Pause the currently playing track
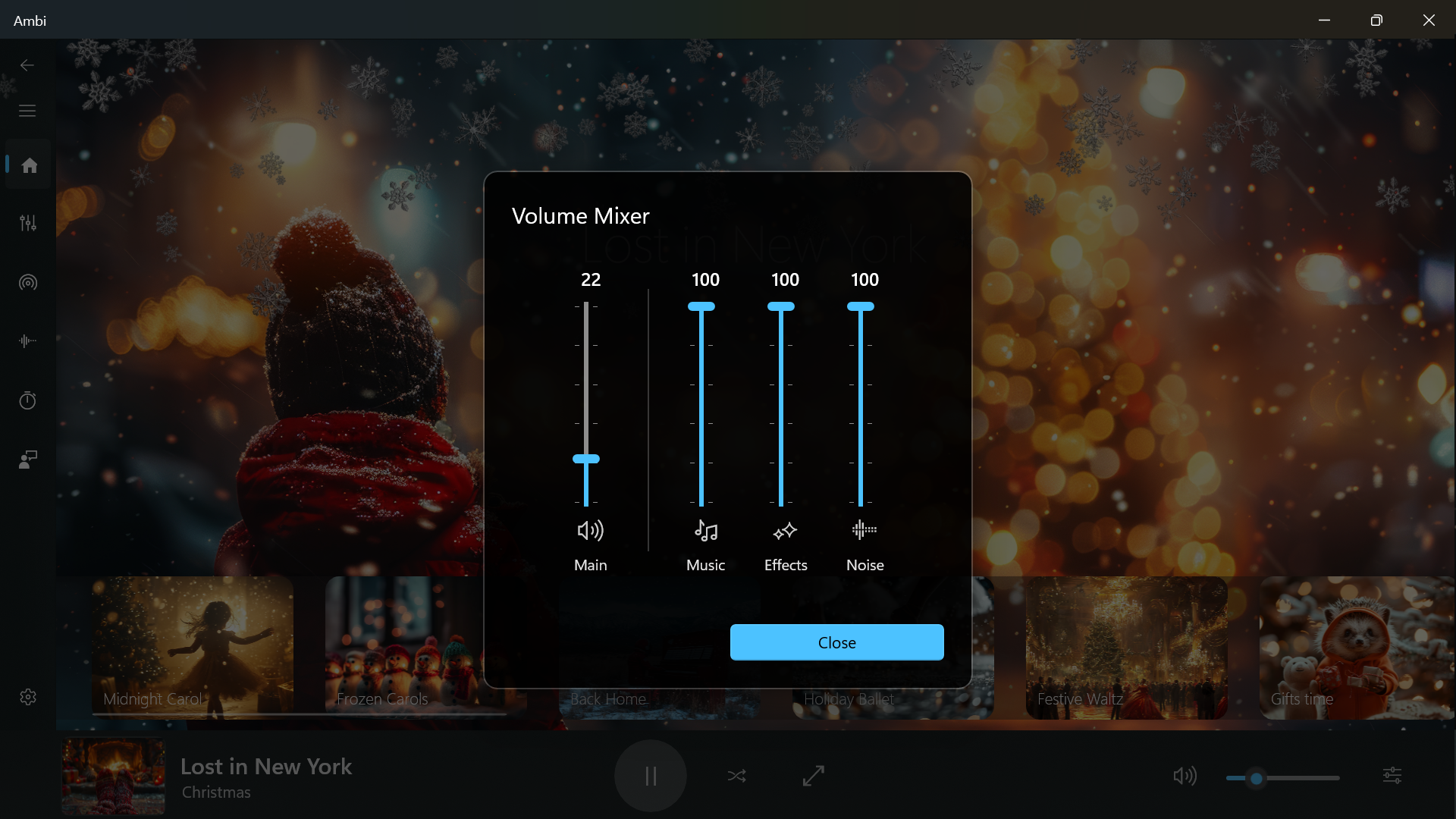The height and width of the screenshot is (819, 1456). tap(650, 776)
